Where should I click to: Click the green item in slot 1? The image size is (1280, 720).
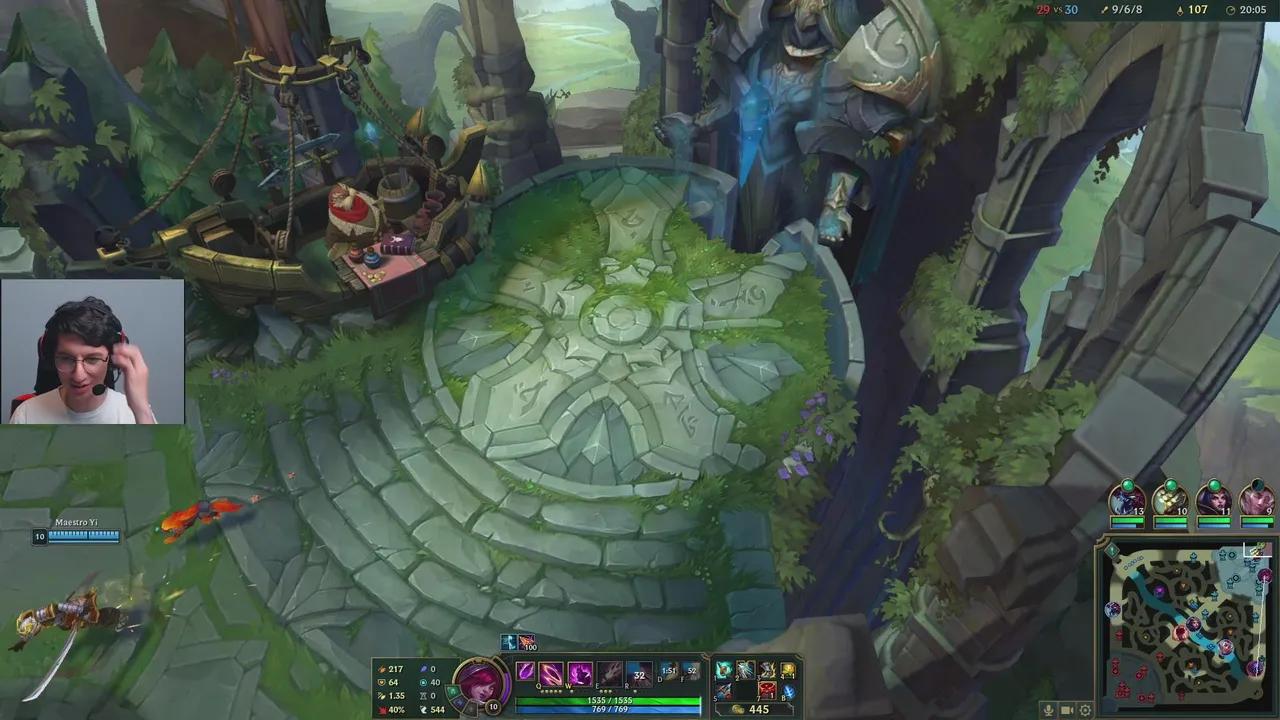tap(722, 669)
